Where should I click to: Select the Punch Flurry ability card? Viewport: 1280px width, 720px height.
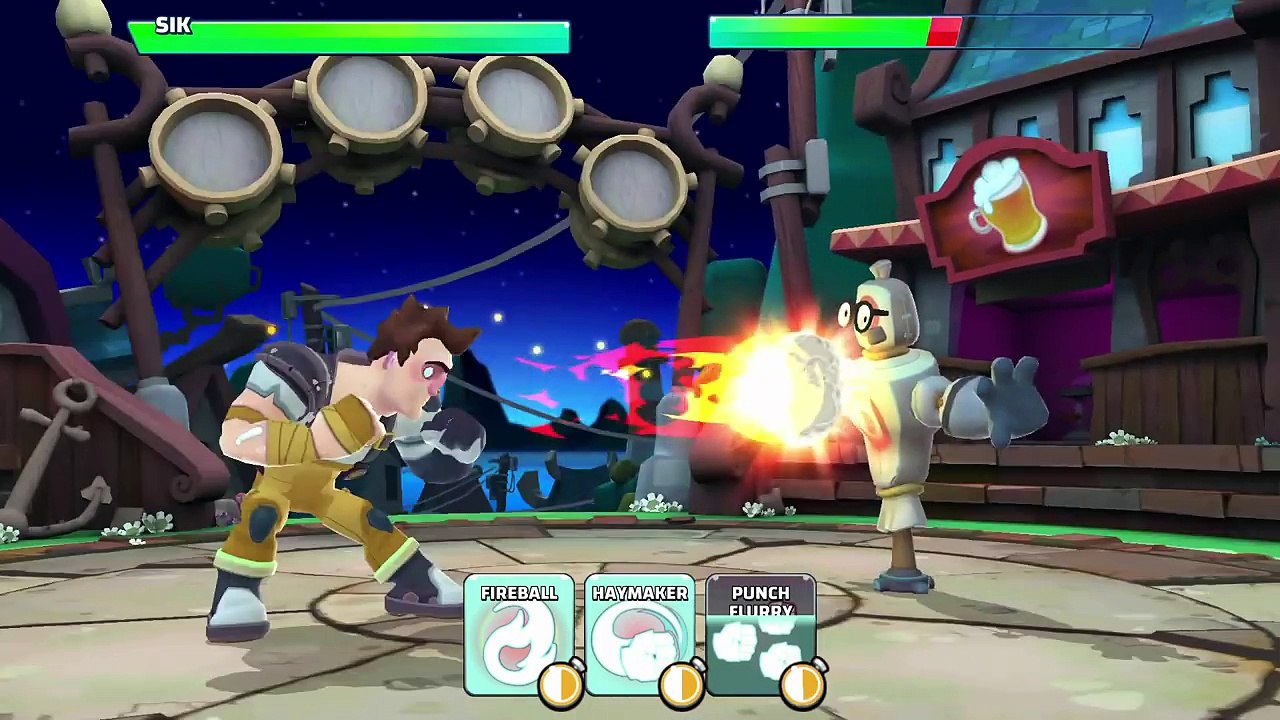point(761,635)
